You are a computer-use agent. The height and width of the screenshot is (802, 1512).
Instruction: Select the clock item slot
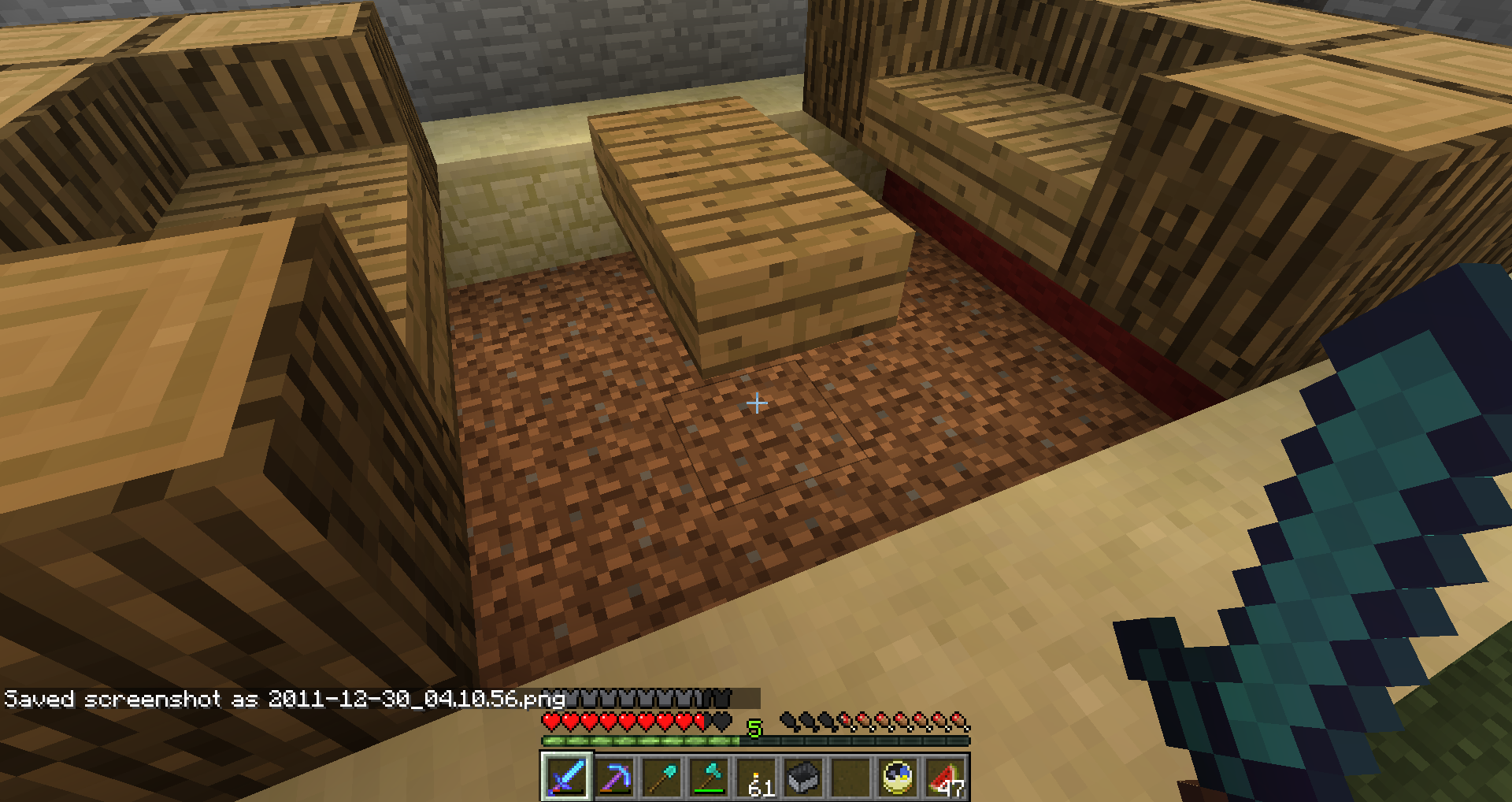(x=898, y=777)
